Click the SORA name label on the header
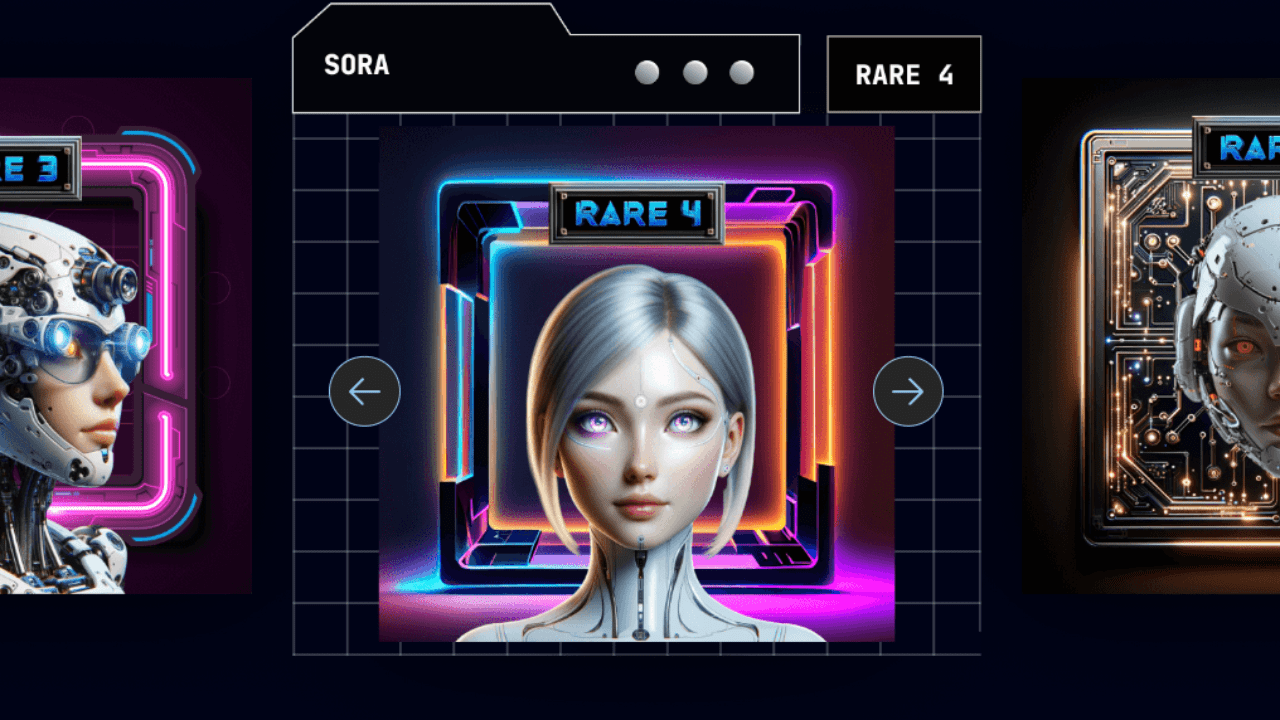This screenshot has width=1280, height=720. pos(356,66)
